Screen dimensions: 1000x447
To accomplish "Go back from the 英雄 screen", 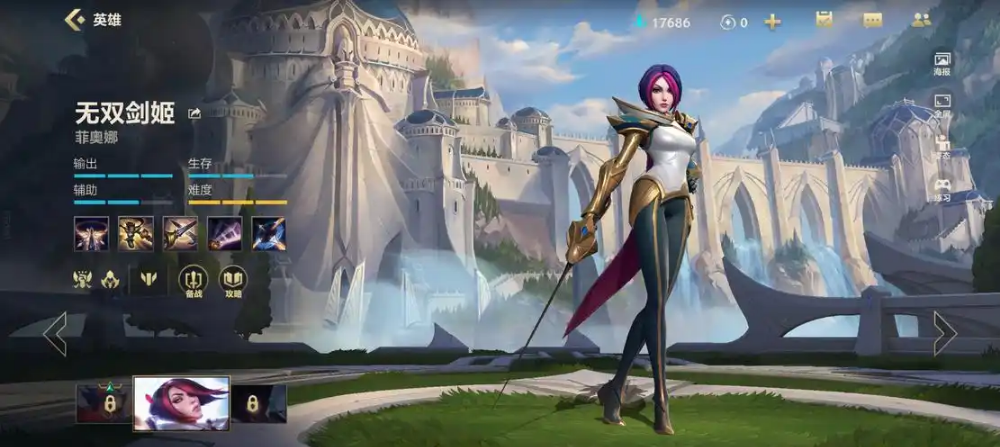I will (73, 19).
